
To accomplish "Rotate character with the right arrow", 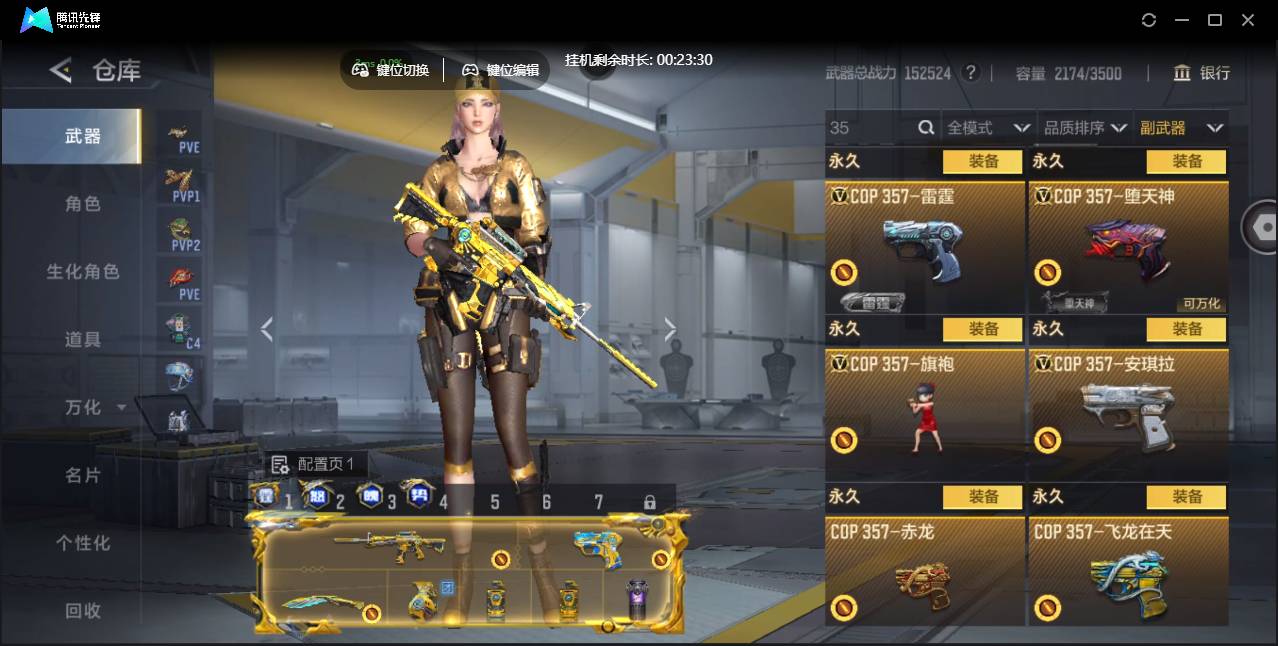I will 670,329.
